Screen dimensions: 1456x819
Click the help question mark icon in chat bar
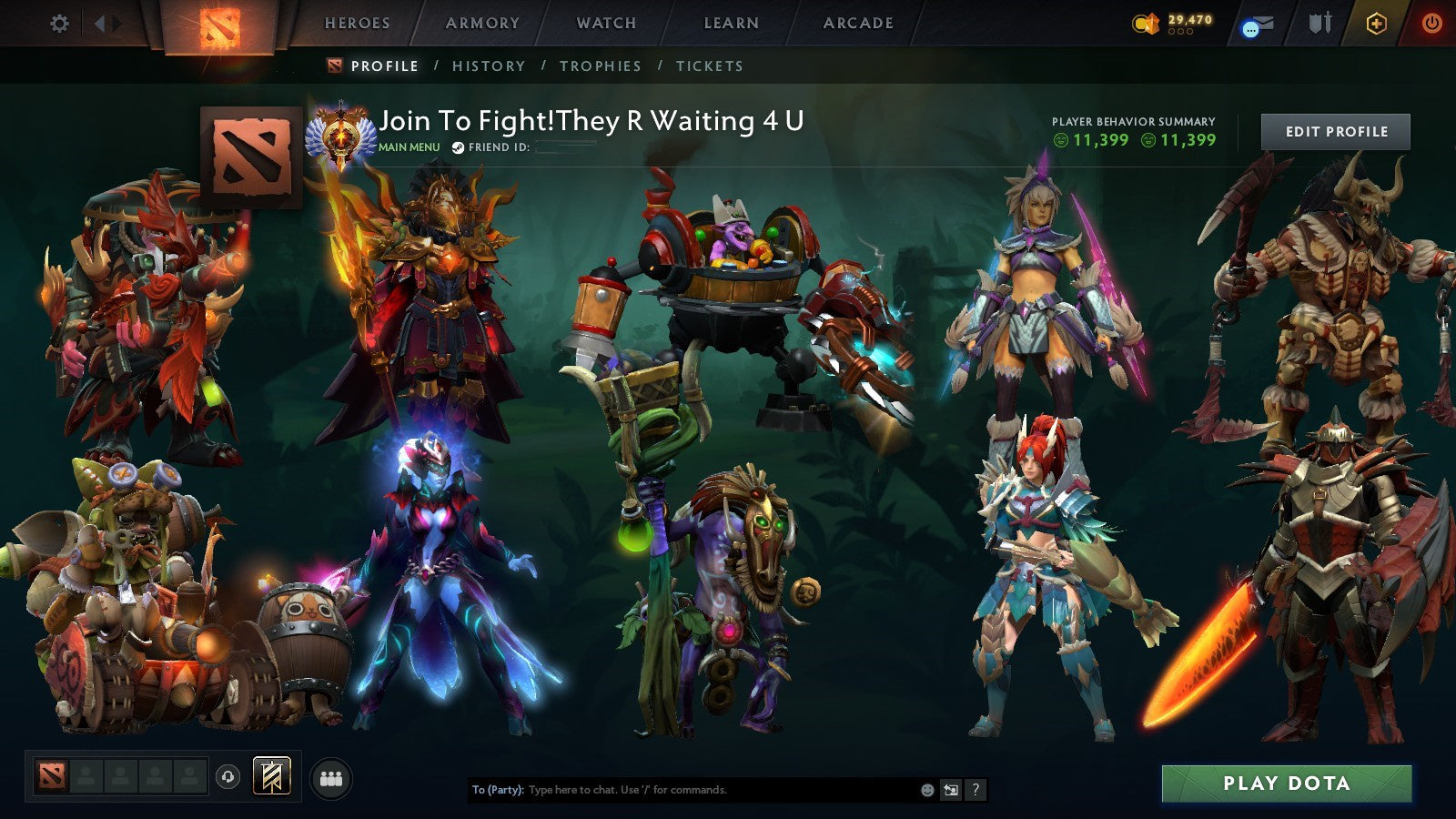click(976, 790)
